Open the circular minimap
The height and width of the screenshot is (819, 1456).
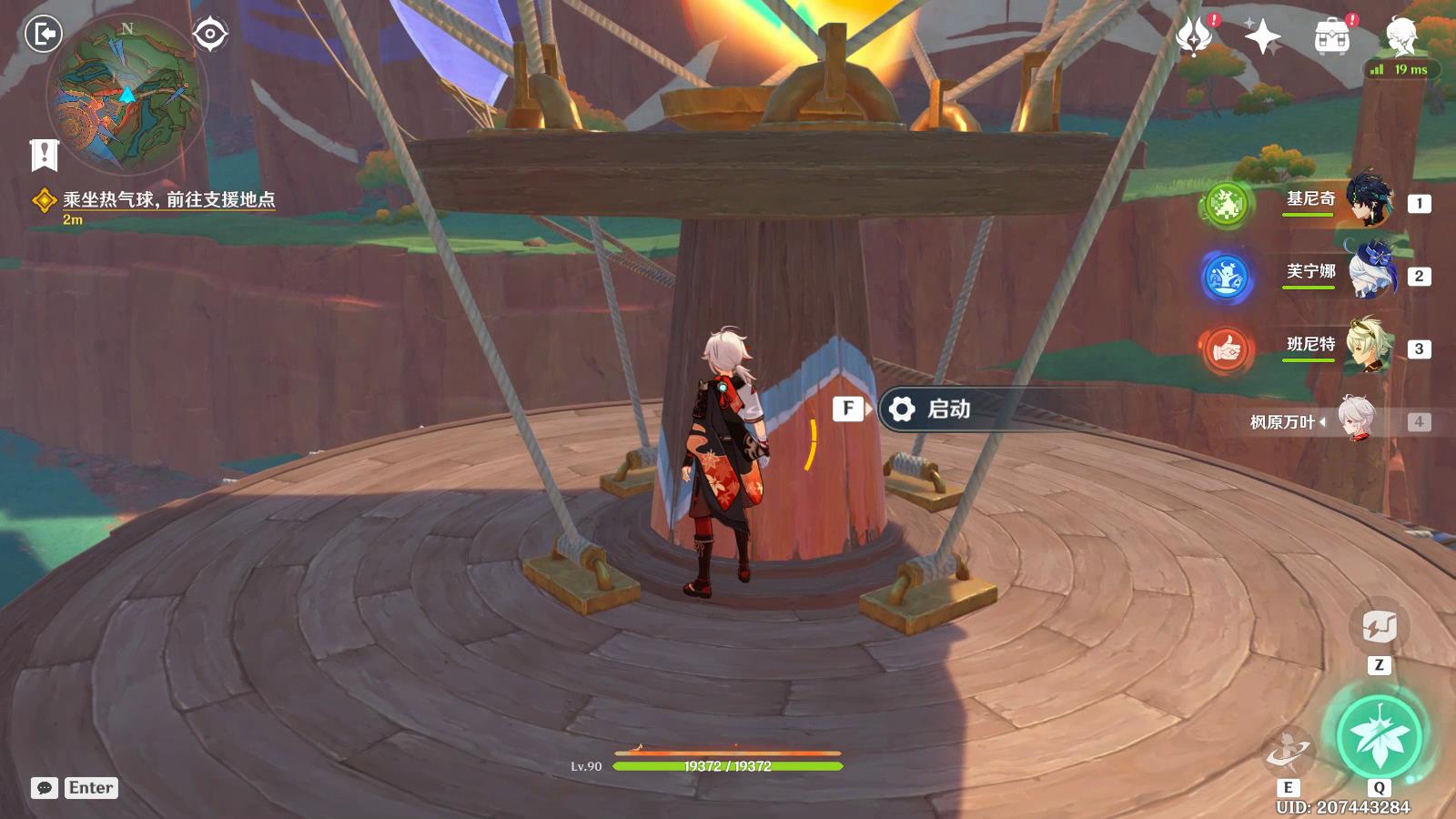point(126,94)
